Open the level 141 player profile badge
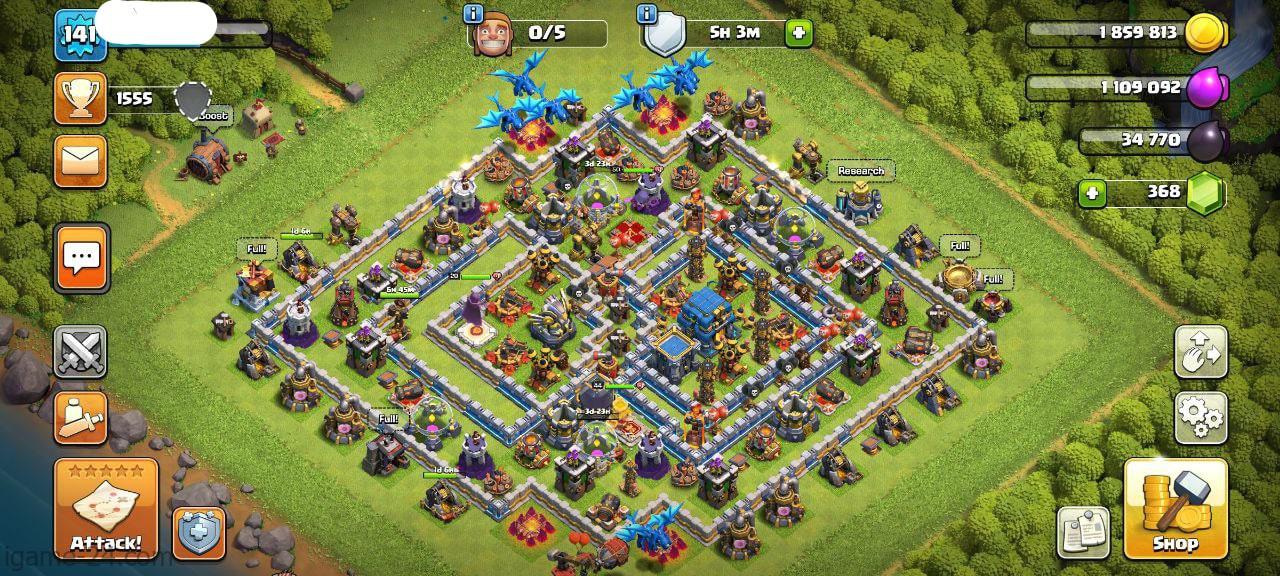Screen dimensions: 1280x576 coord(79,36)
